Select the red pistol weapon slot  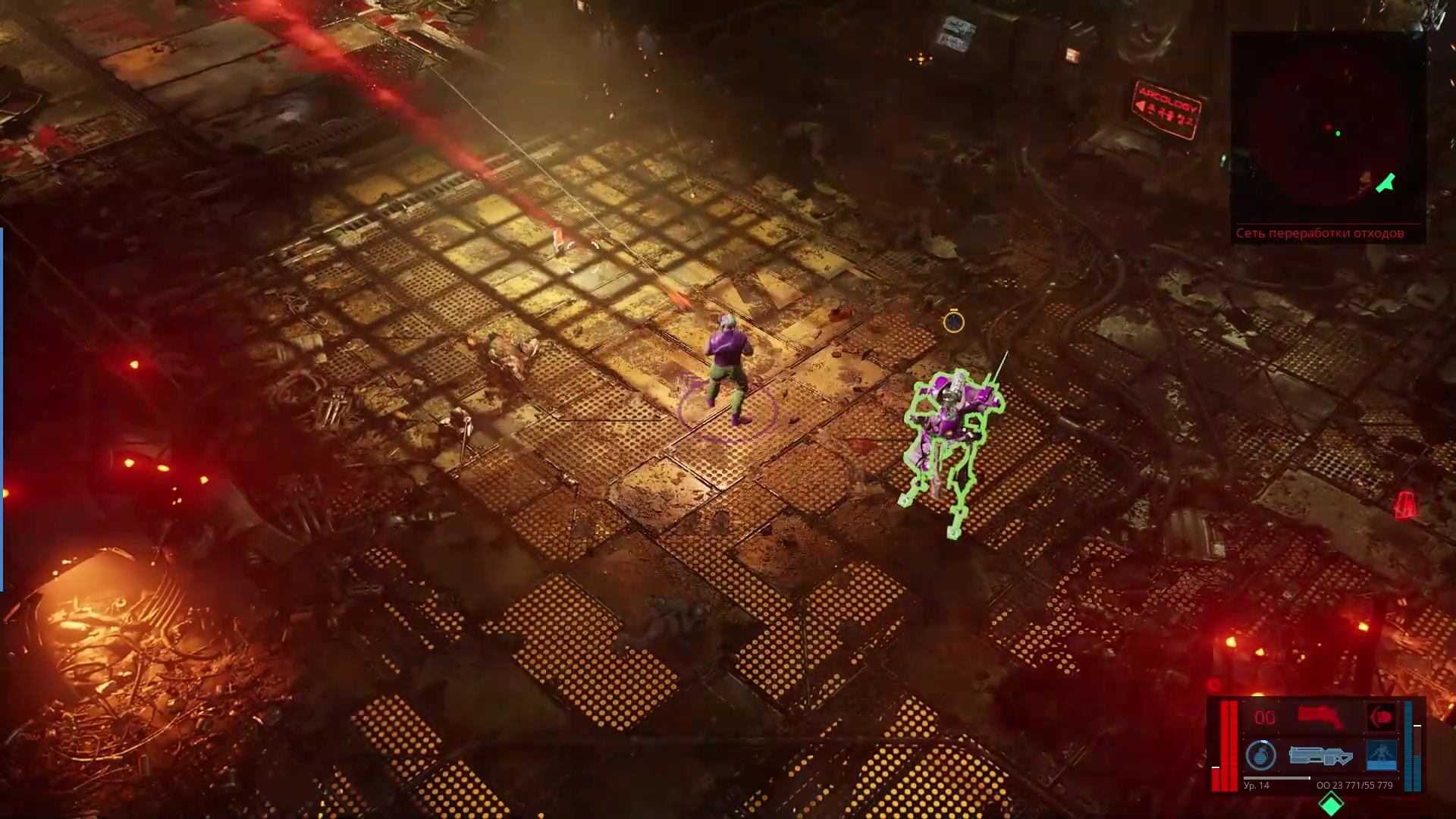tap(1320, 717)
